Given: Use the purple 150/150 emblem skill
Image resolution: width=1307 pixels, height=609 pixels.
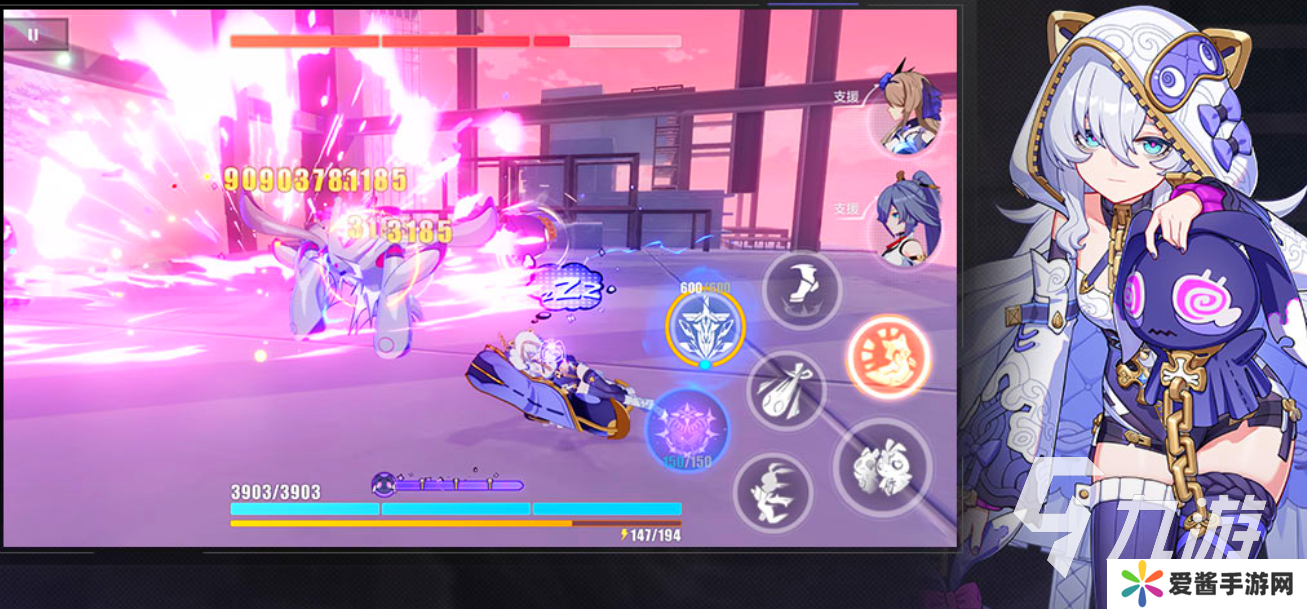Looking at the screenshot, I should point(687,427).
